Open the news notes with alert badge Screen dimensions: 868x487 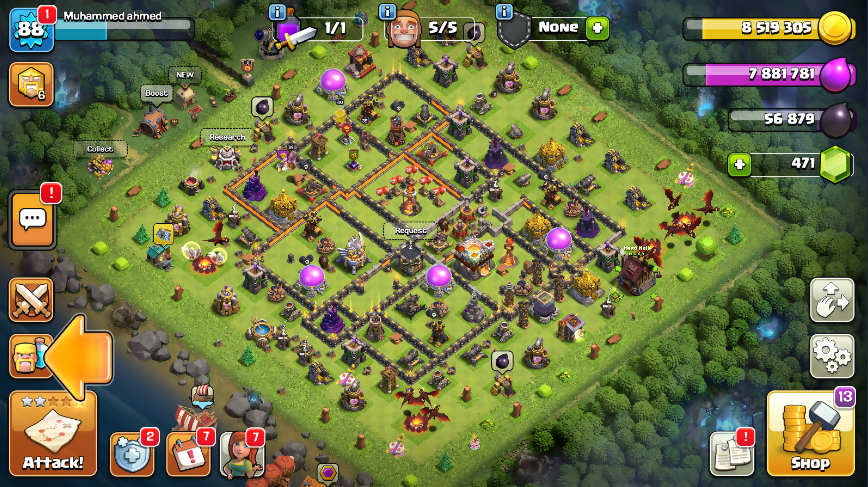731,453
